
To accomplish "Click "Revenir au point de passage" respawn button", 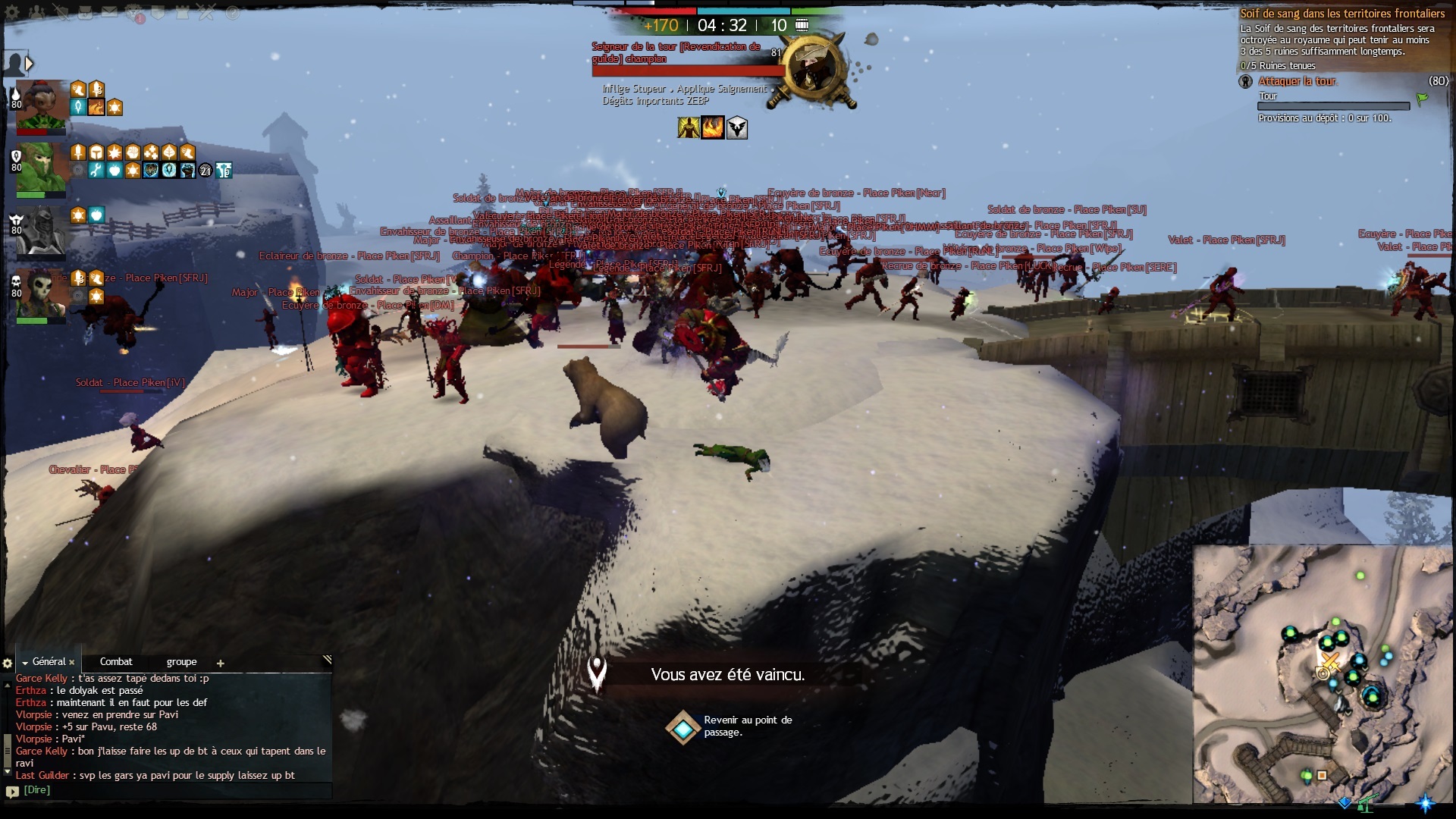I will (683, 727).
